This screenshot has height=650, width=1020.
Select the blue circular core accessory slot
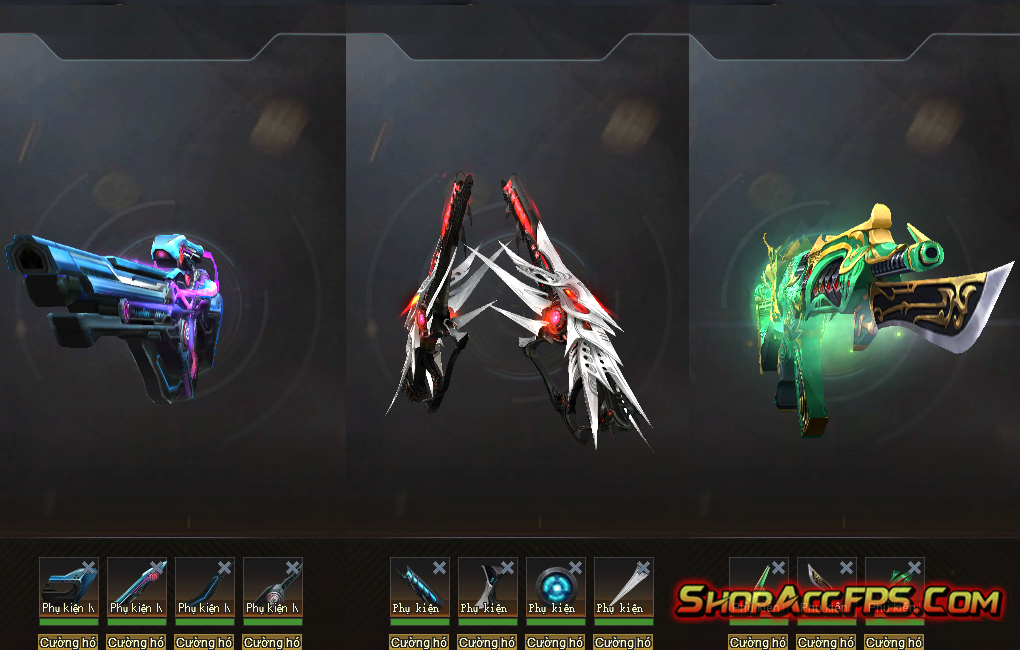coord(555,587)
